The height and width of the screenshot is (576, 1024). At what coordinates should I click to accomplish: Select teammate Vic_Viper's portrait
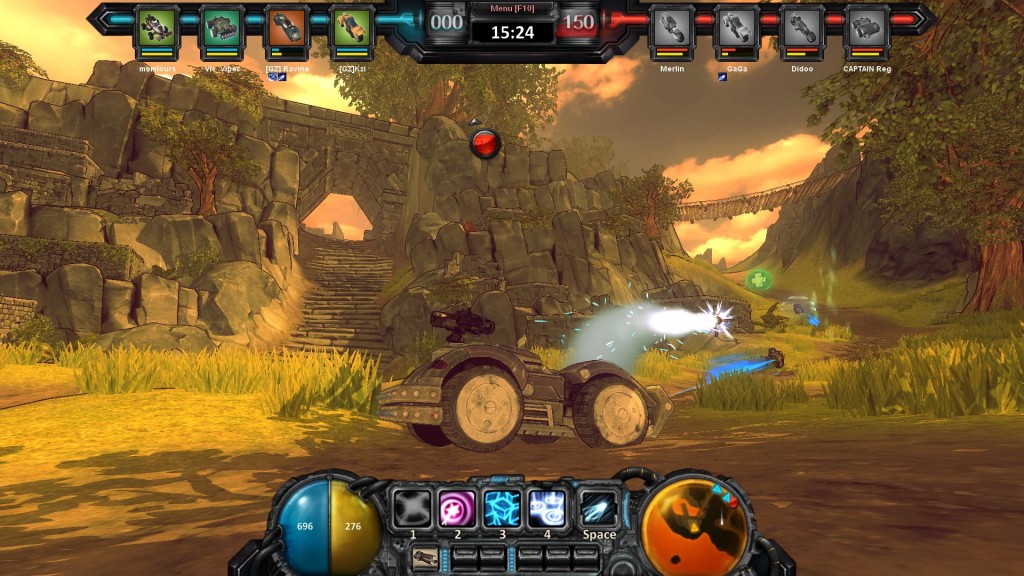tap(222, 26)
